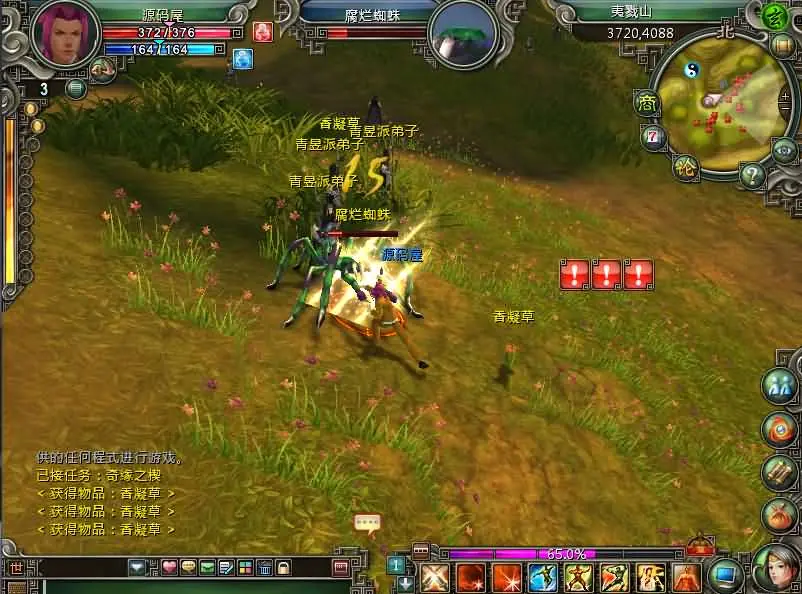Type in the chat input field
The width and height of the screenshot is (802, 594).
[x=80, y=568]
